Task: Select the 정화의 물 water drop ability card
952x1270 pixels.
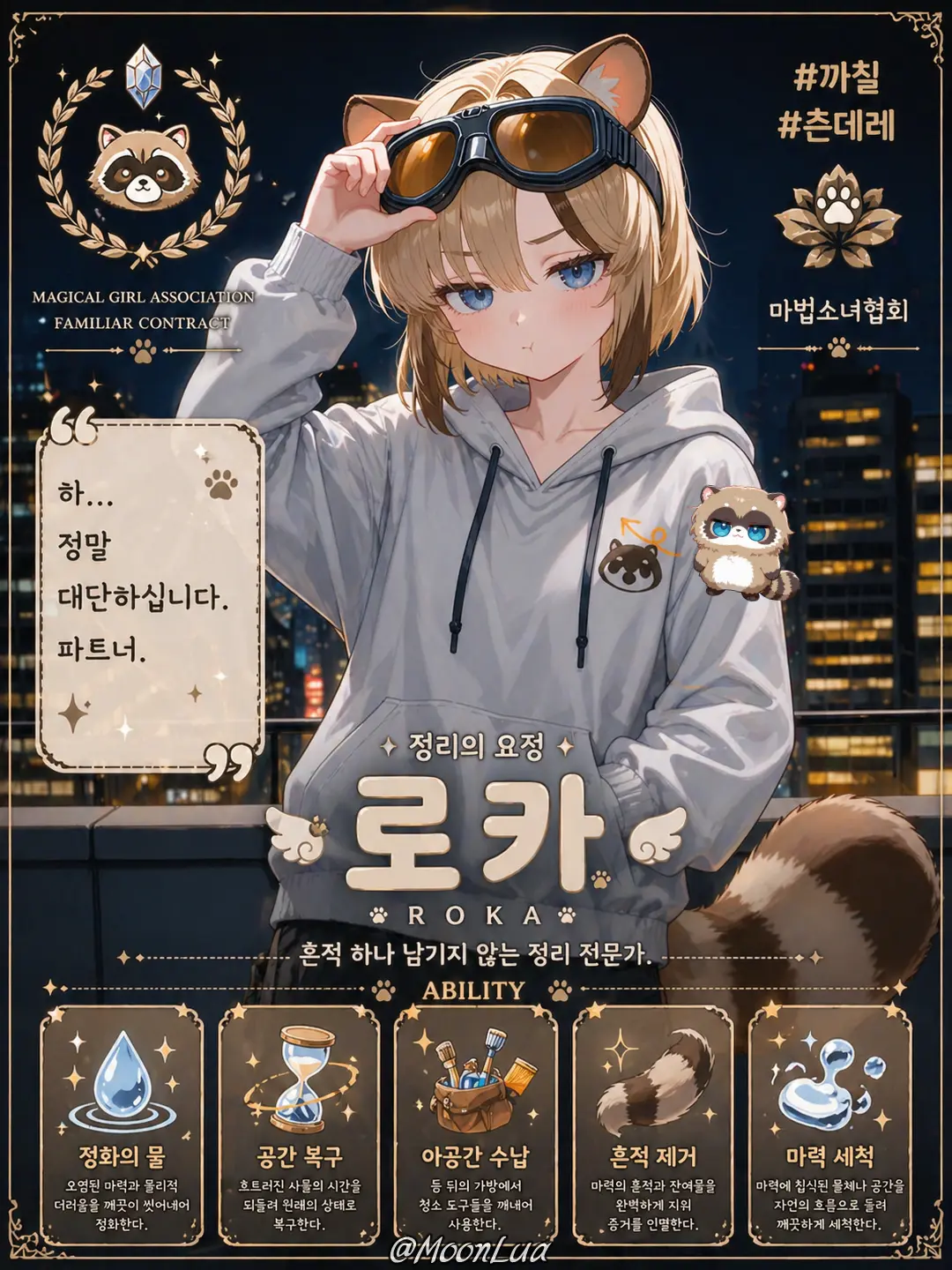Action: (122, 1124)
